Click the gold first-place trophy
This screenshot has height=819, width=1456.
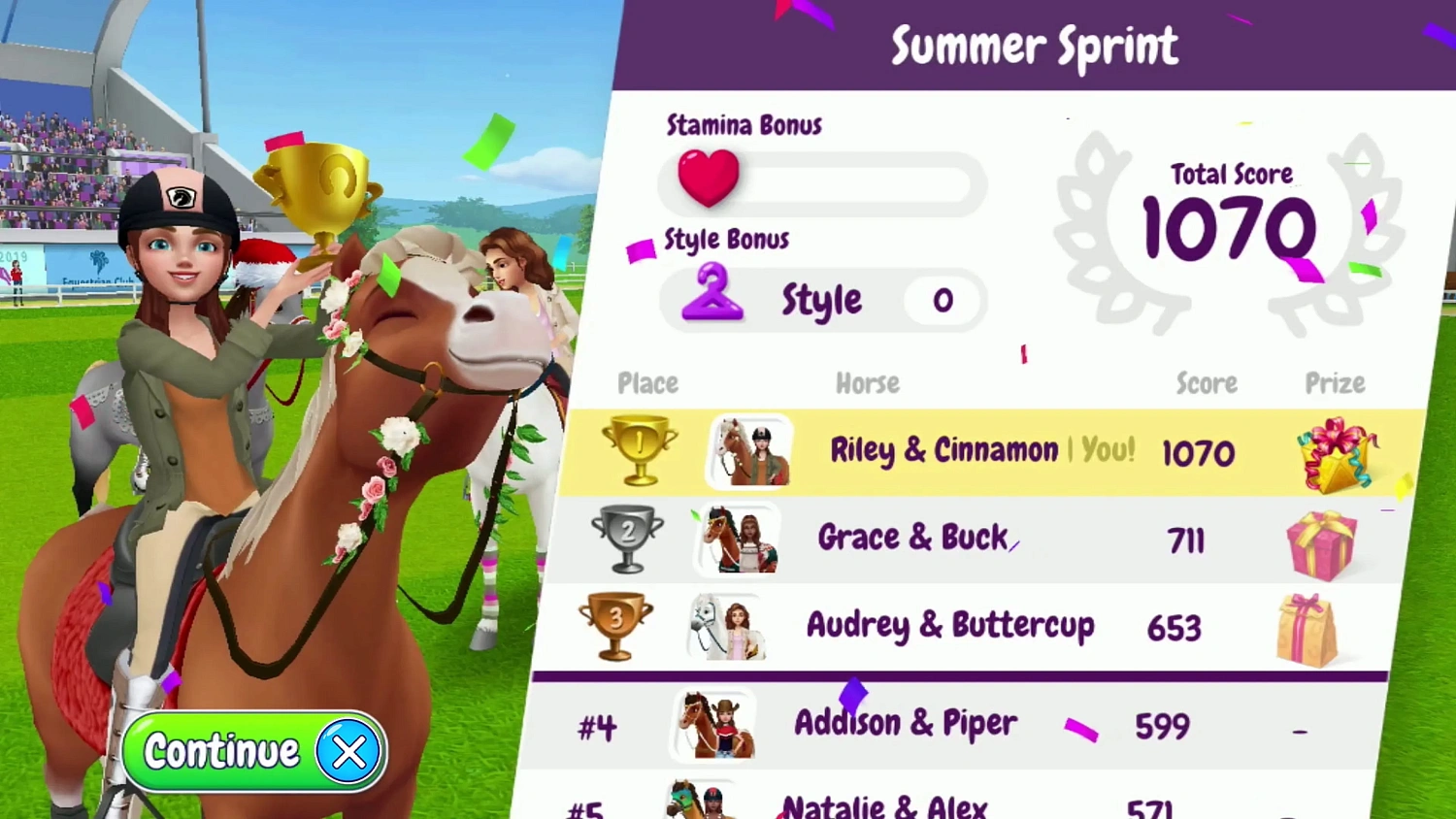(x=640, y=450)
